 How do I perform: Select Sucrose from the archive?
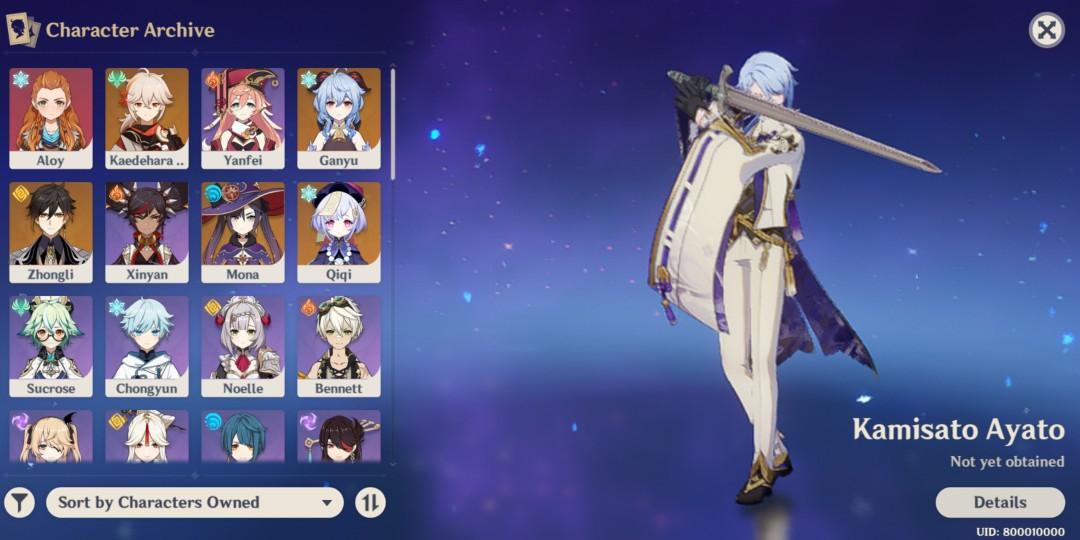point(51,346)
